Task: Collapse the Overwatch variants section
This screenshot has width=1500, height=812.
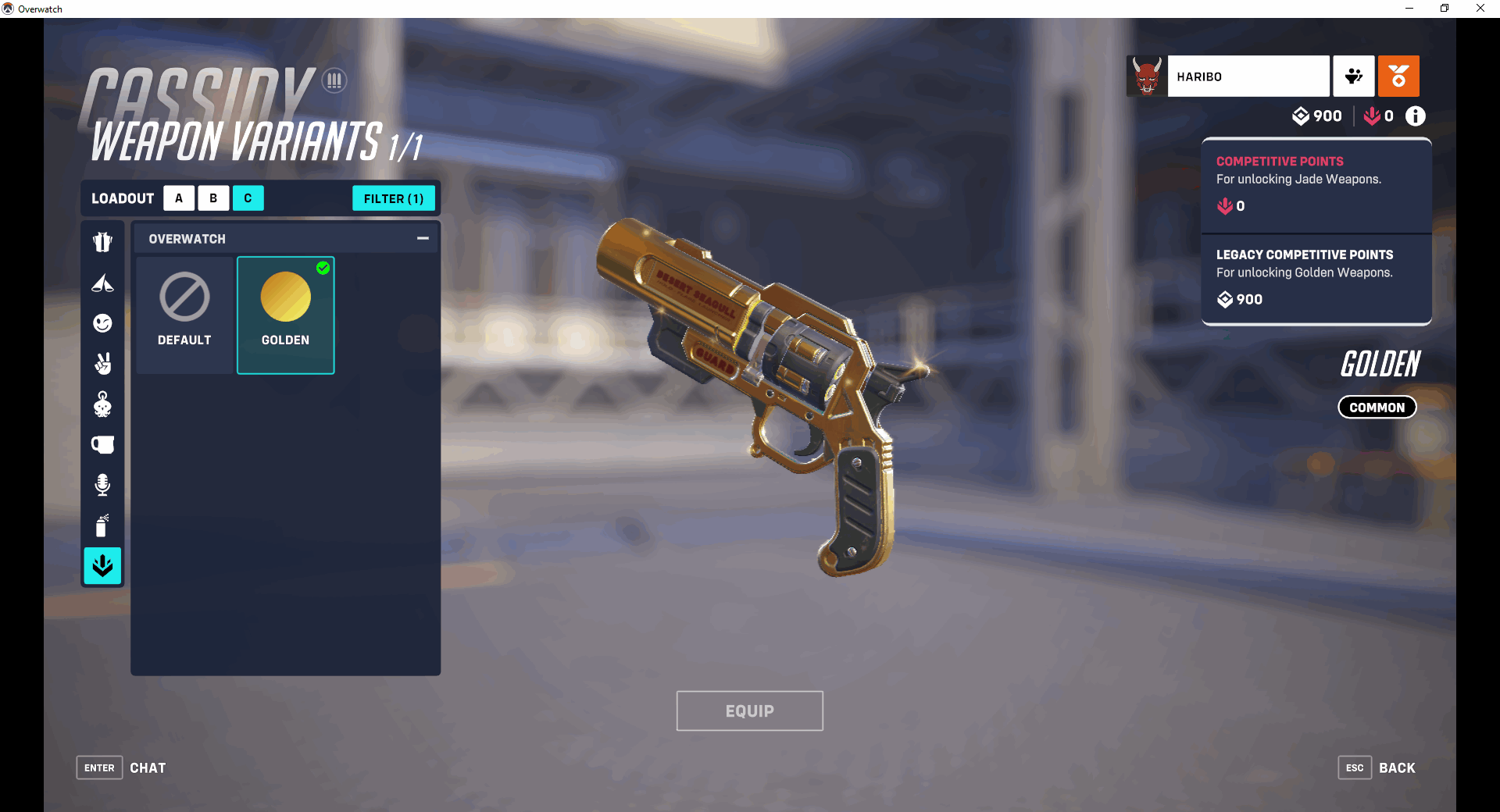Action: click(423, 238)
